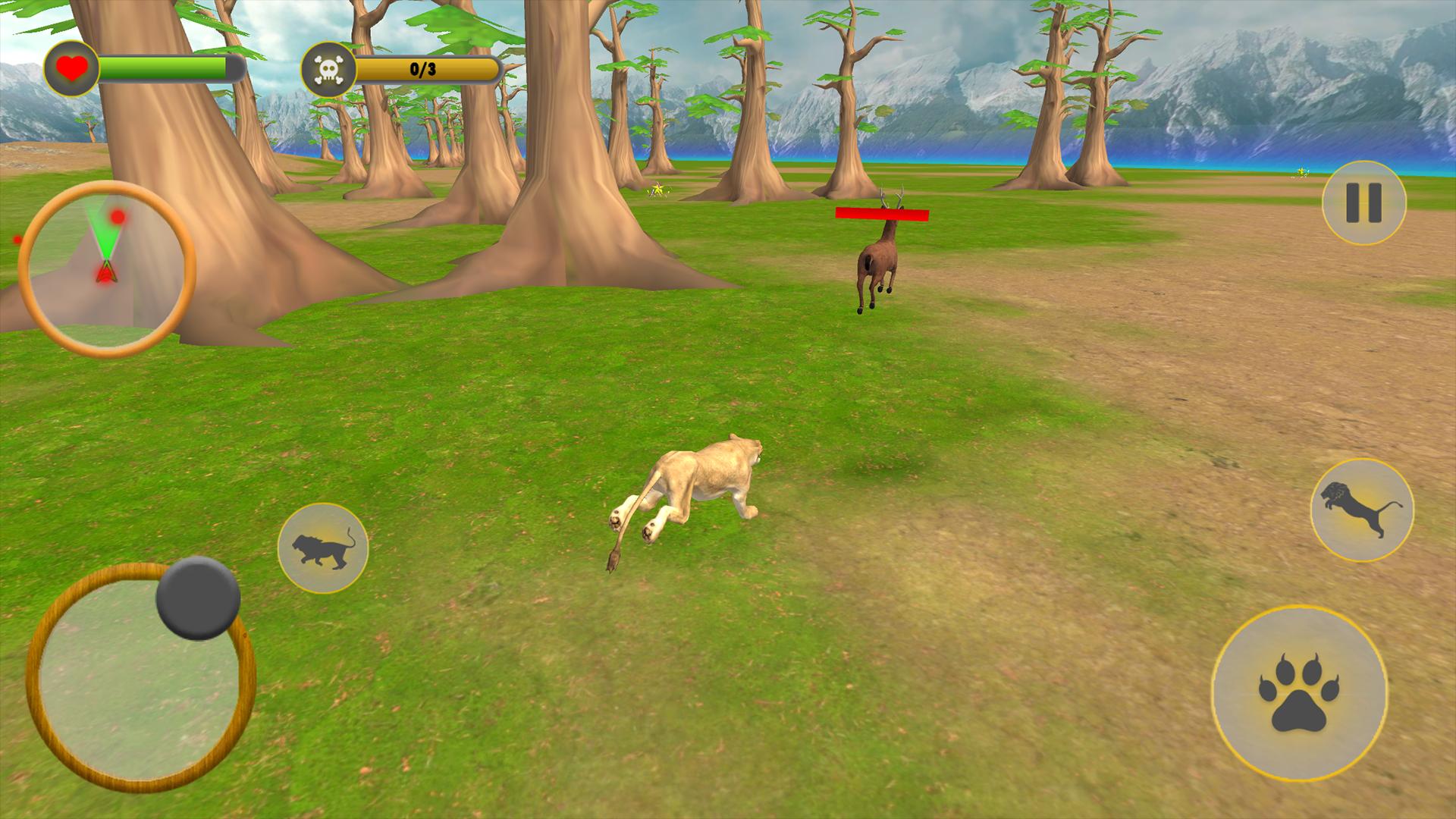
Task: Tap the running lion sprint button
Action: click(323, 548)
